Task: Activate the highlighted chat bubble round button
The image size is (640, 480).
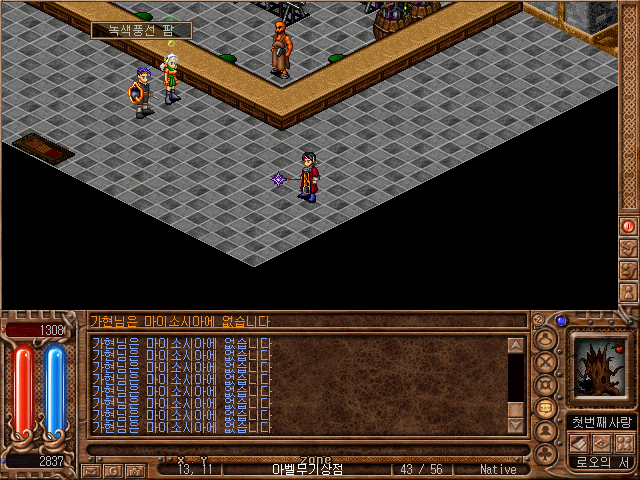Action: (546, 408)
